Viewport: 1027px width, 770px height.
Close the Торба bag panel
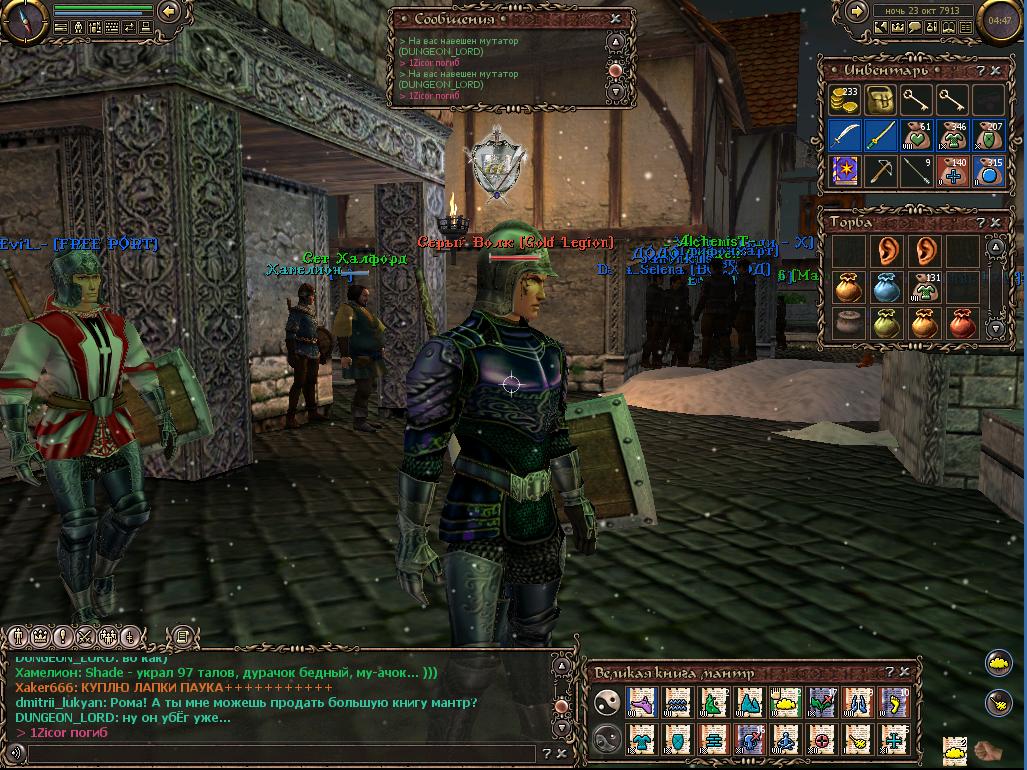point(995,222)
